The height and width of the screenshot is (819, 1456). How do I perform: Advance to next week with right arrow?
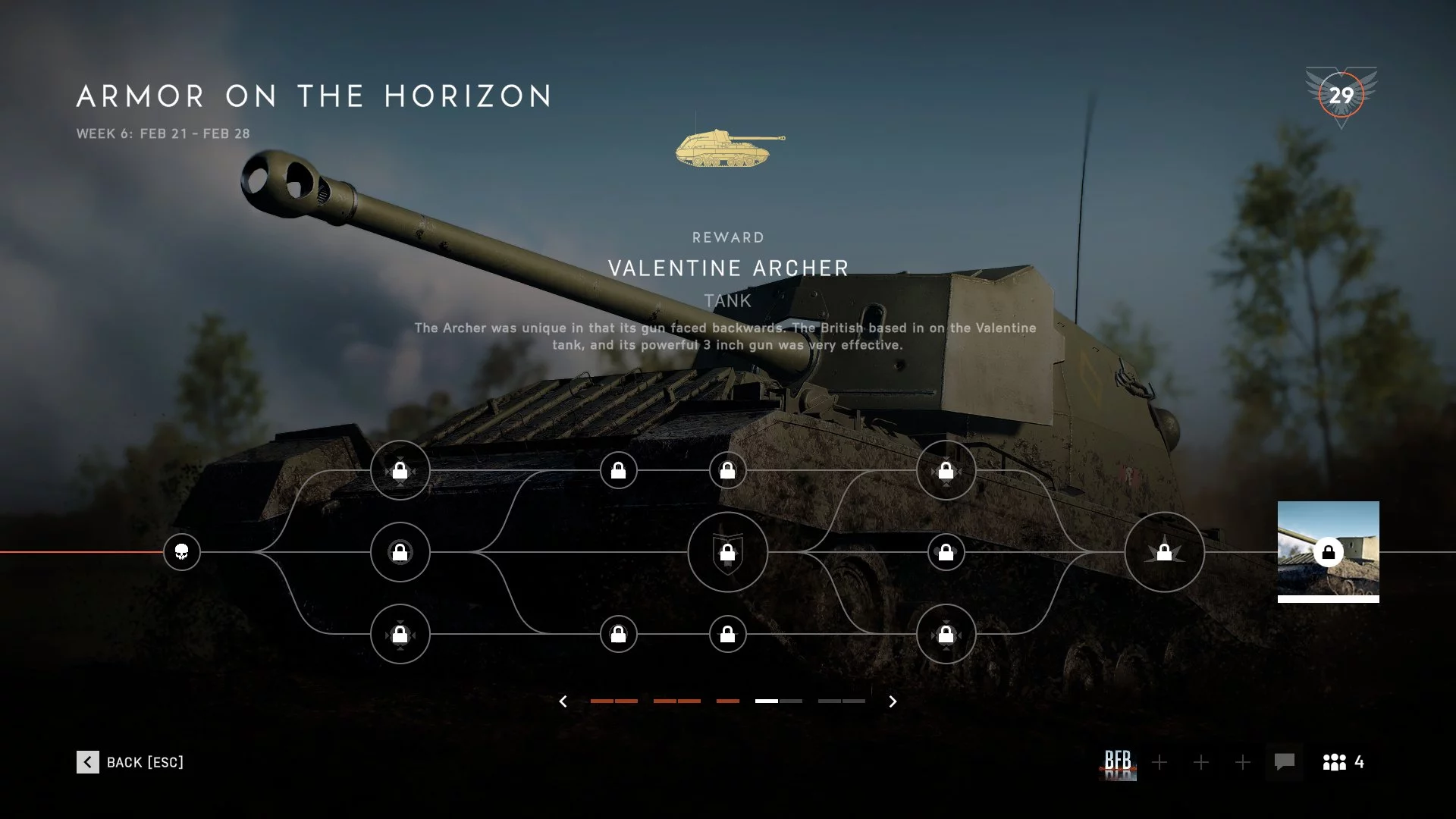(x=893, y=701)
